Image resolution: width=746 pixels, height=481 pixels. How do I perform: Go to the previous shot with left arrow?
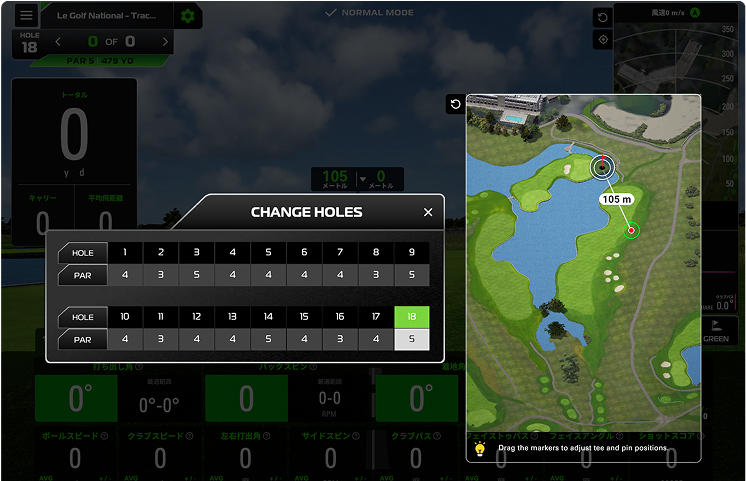pos(58,42)
